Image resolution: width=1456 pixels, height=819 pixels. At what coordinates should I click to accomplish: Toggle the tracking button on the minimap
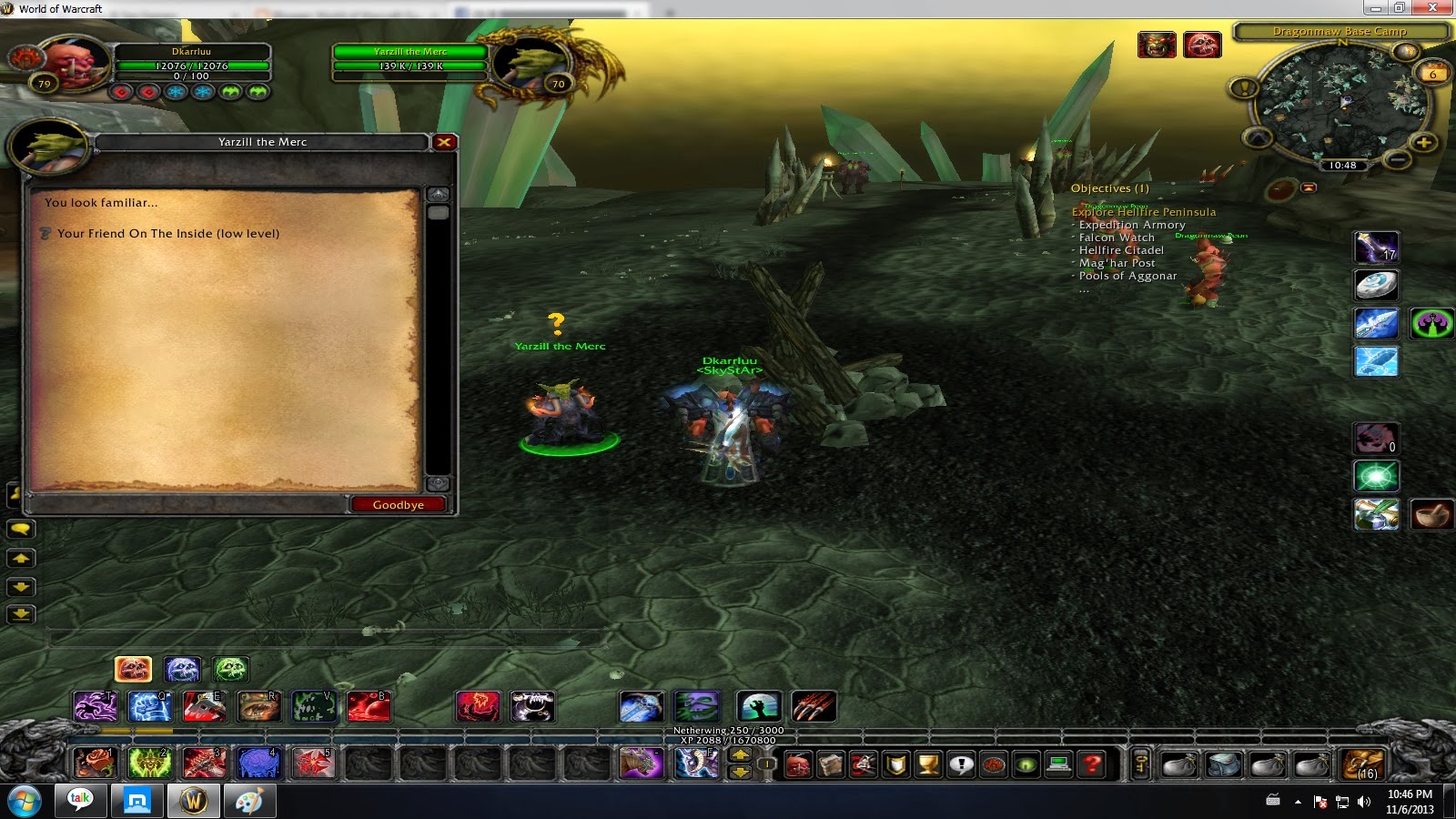pos(1257,137)
